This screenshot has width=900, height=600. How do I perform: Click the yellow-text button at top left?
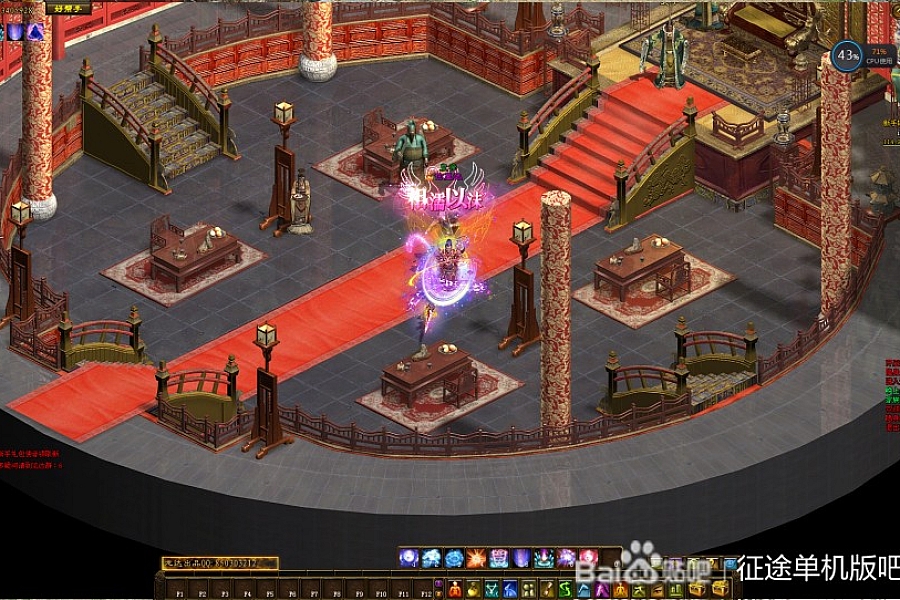point(68,8)
